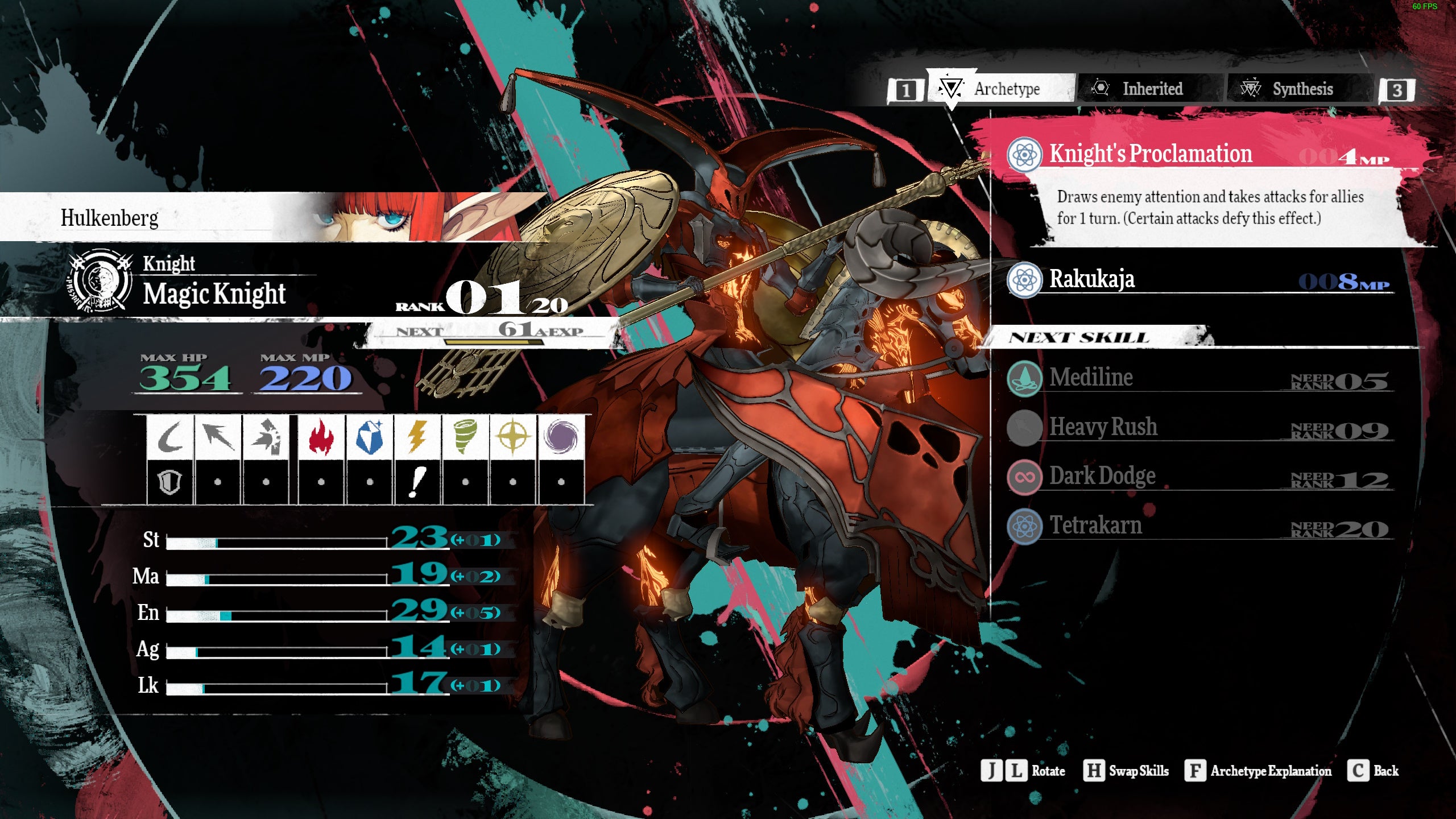Inspect the green tornado wind affinity icon

pyautogui.click(x=465, y=437)
